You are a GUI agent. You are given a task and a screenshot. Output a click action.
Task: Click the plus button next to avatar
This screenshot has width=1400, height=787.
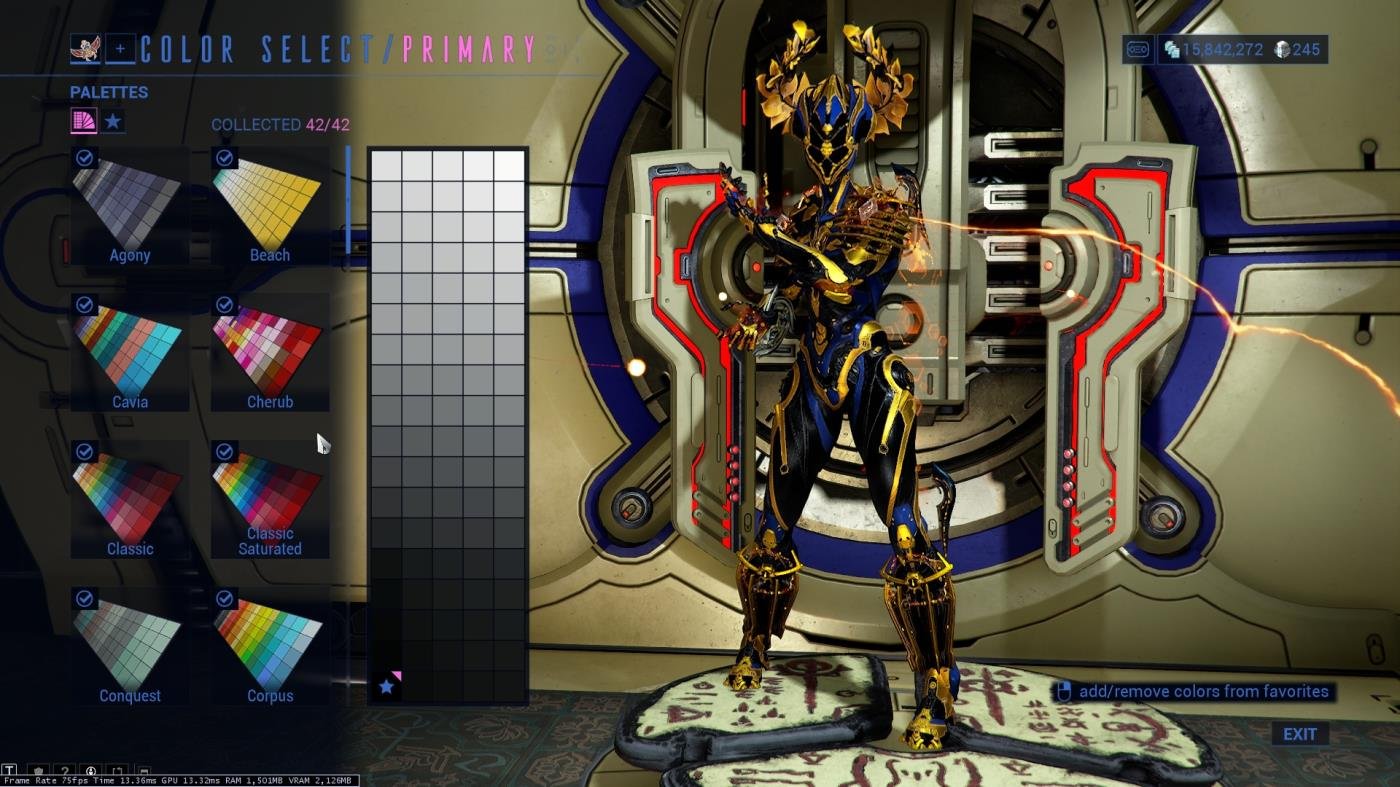point(120,48)
